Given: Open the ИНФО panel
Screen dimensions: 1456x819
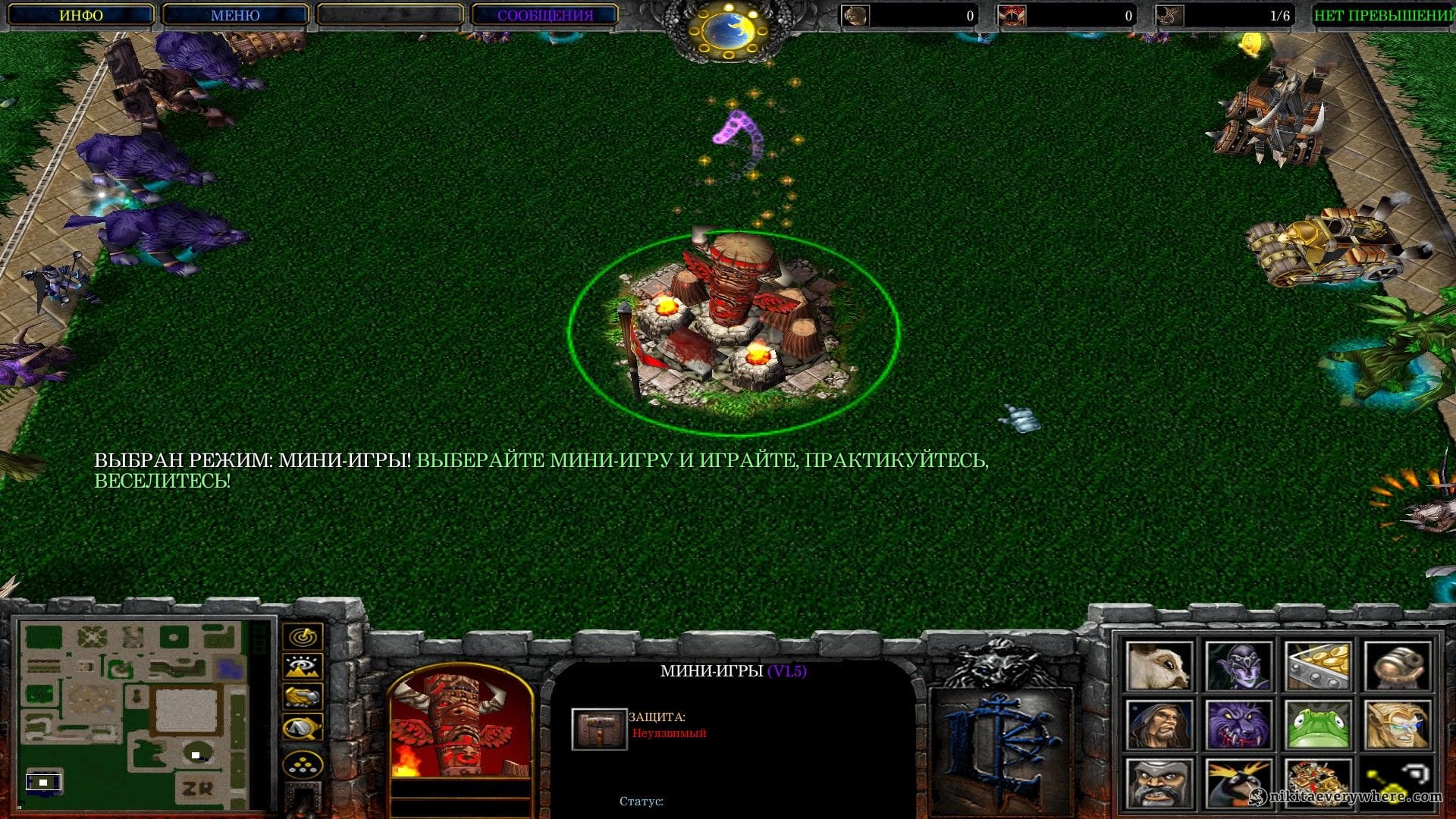Looking at the screenshot, I should tap(81, 15).
